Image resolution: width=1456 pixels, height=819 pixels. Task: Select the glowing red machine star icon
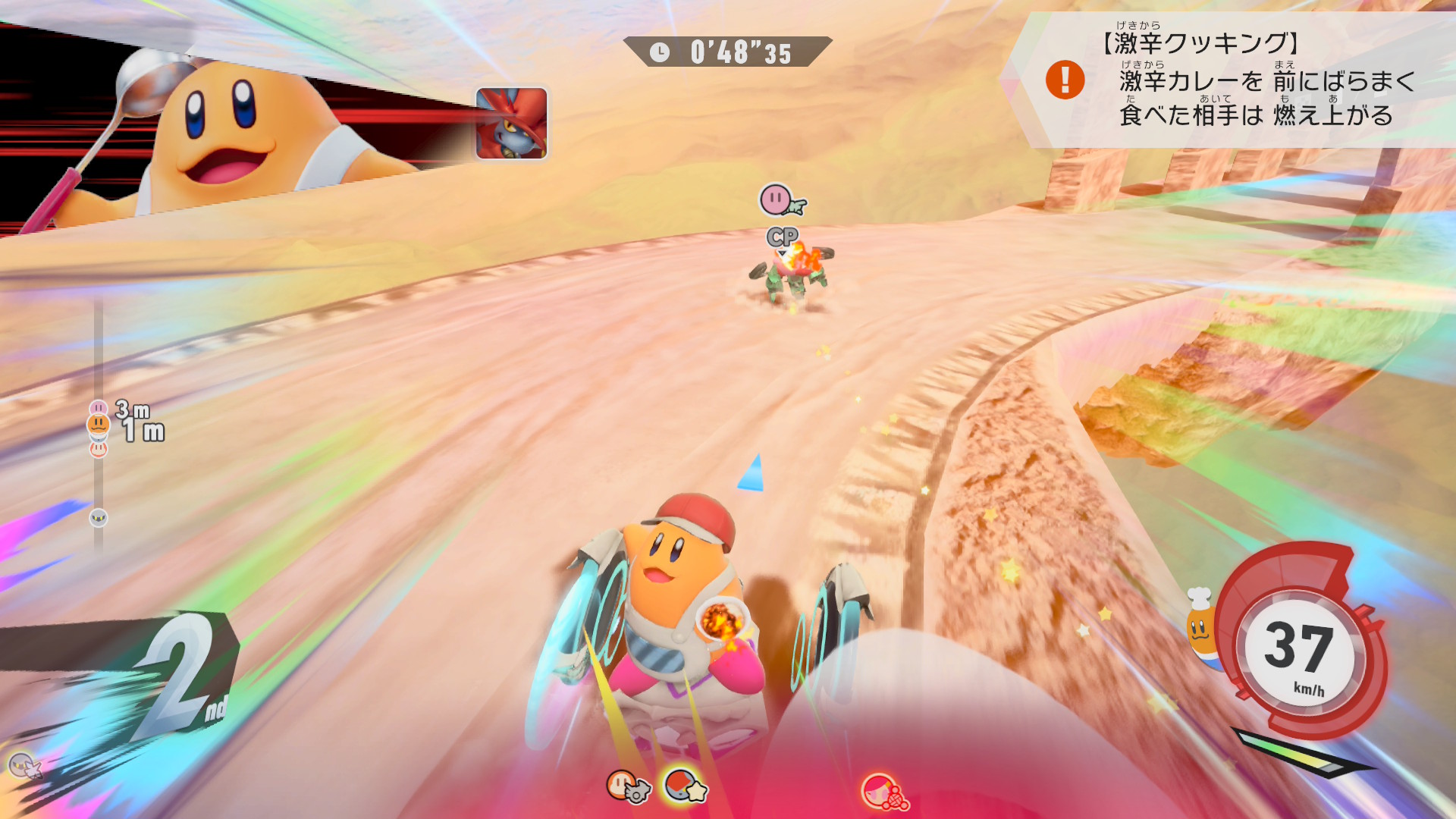point(684,786)
